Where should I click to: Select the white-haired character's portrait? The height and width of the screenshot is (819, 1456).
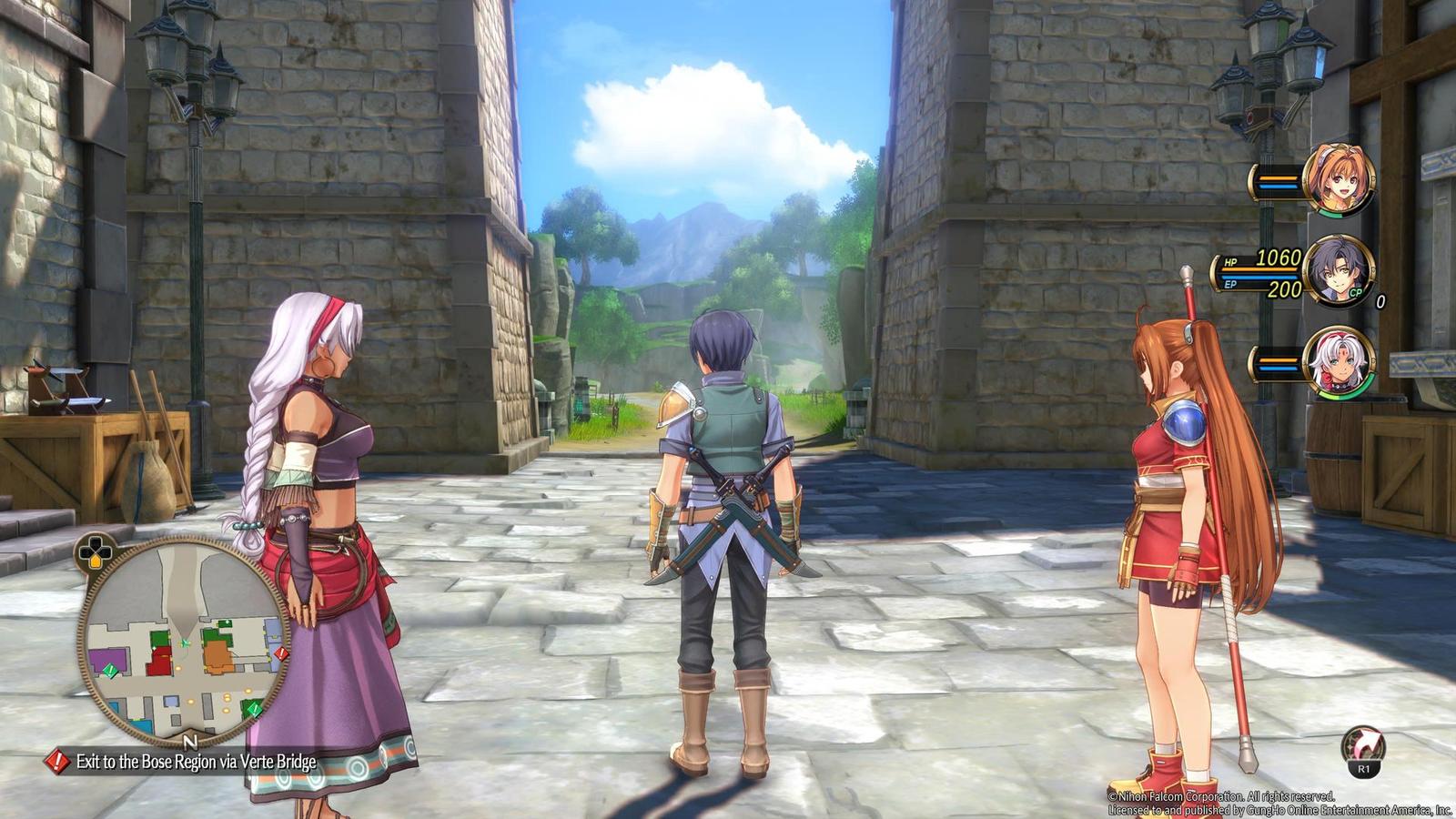tap(1340, 364)
